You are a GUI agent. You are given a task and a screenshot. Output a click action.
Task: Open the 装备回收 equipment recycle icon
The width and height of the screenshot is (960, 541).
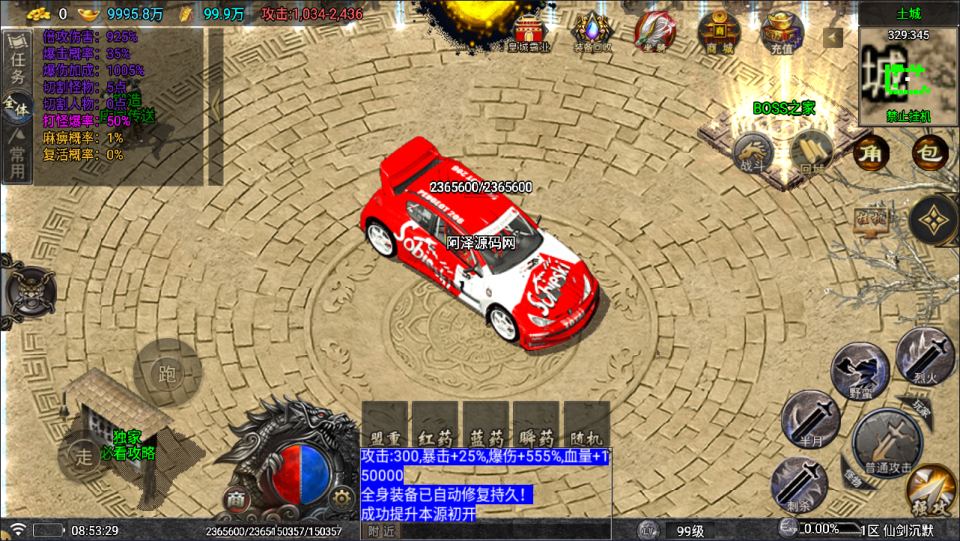pos(592,32)
